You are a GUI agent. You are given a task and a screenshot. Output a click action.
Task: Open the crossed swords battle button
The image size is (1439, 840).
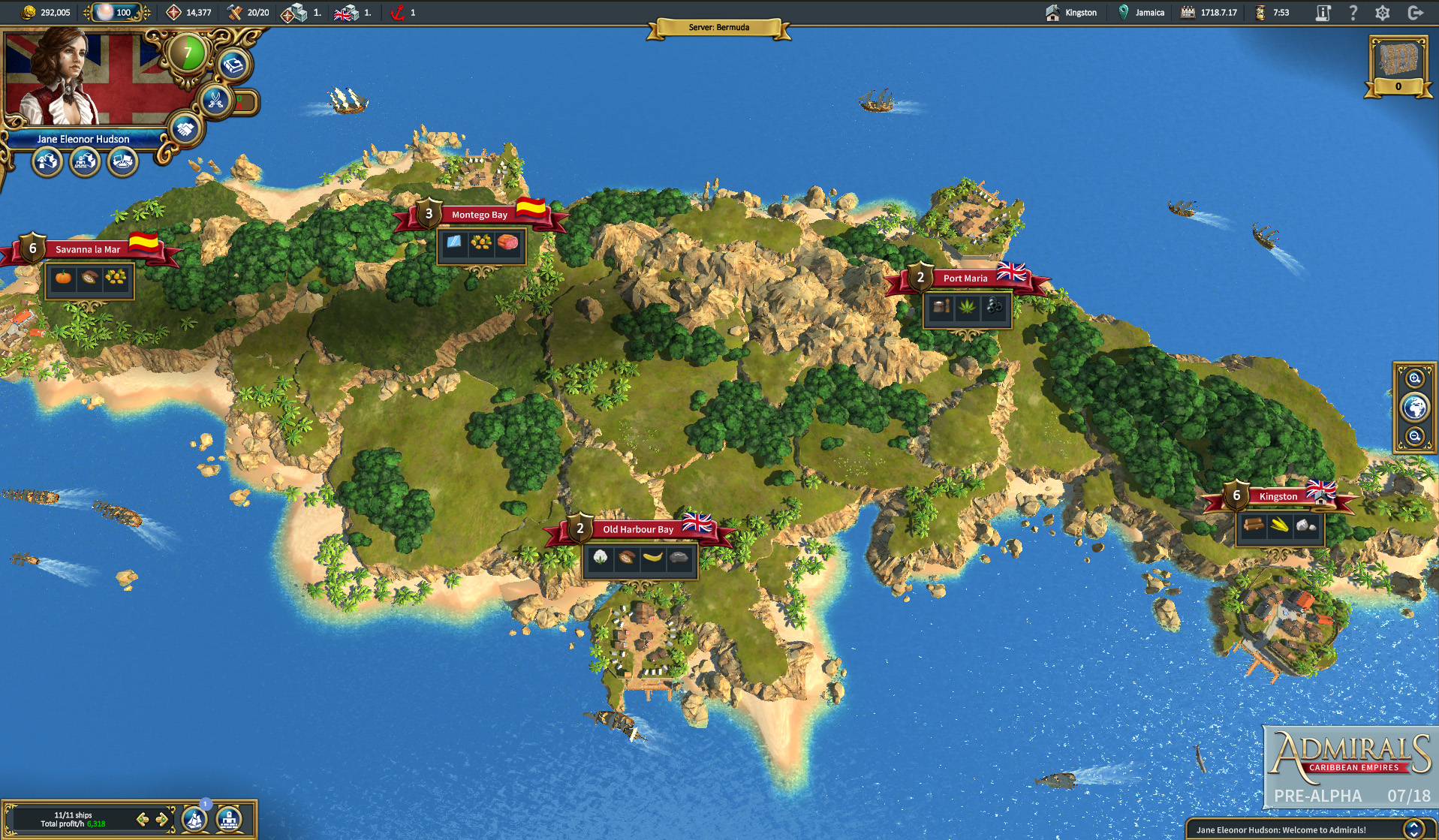point(216,101)
